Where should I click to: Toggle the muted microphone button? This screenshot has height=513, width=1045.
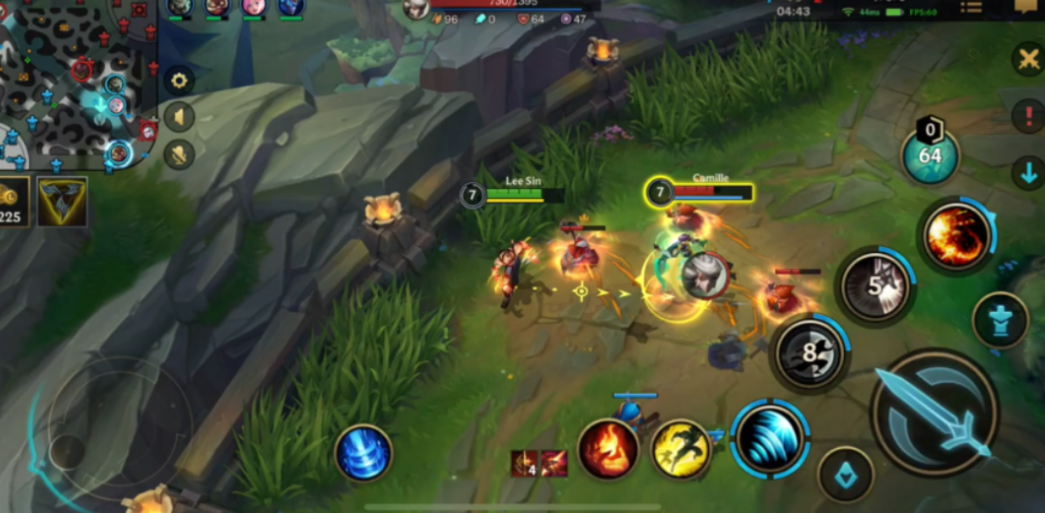(x=179, y=154)
